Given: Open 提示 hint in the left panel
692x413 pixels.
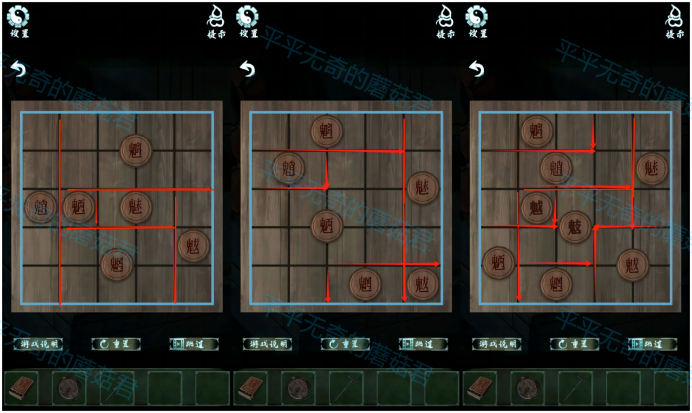Looking at the screenshot, I should point(216,18).
